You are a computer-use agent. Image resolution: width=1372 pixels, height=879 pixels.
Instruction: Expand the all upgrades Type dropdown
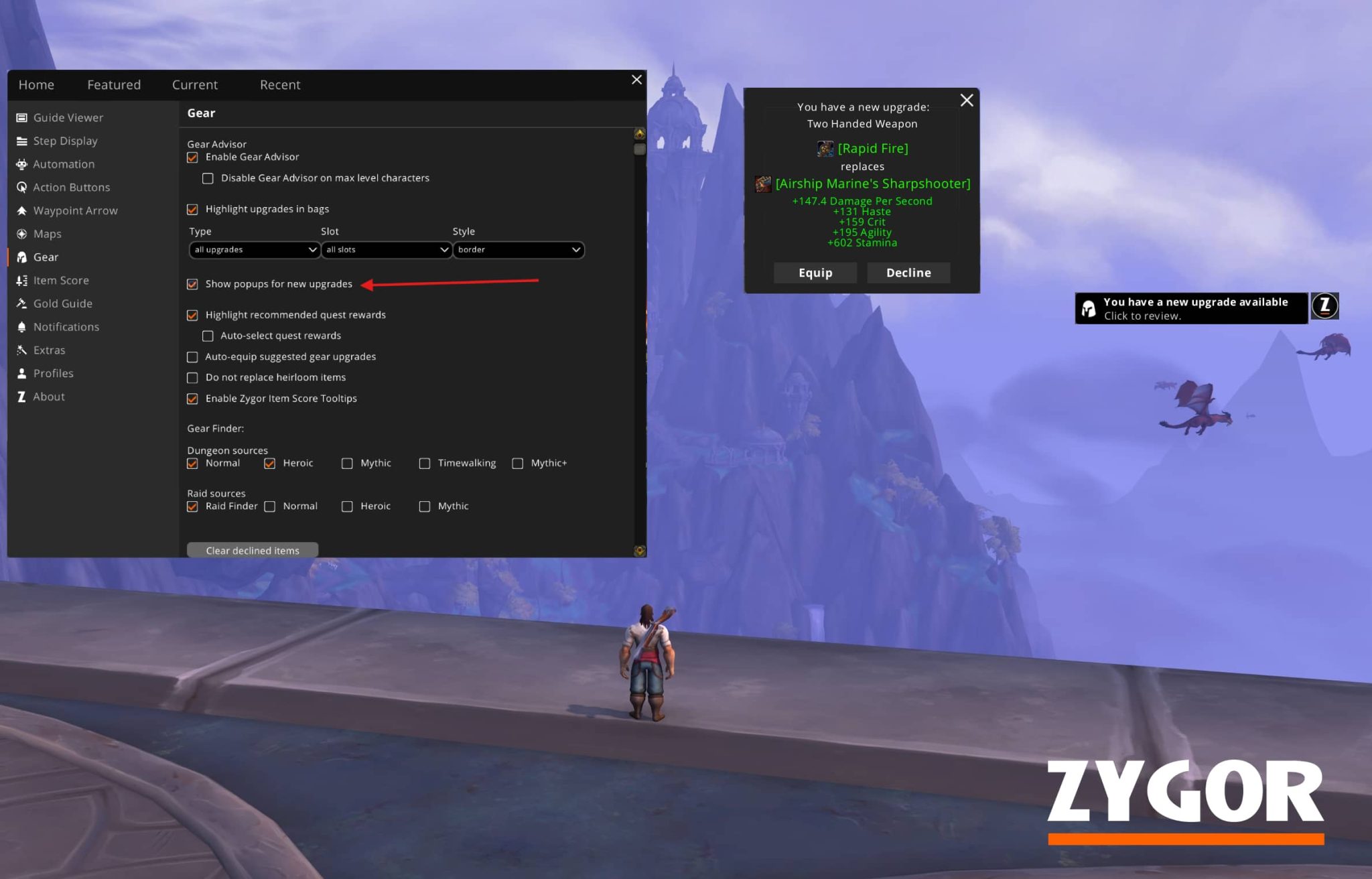(254, 249)
